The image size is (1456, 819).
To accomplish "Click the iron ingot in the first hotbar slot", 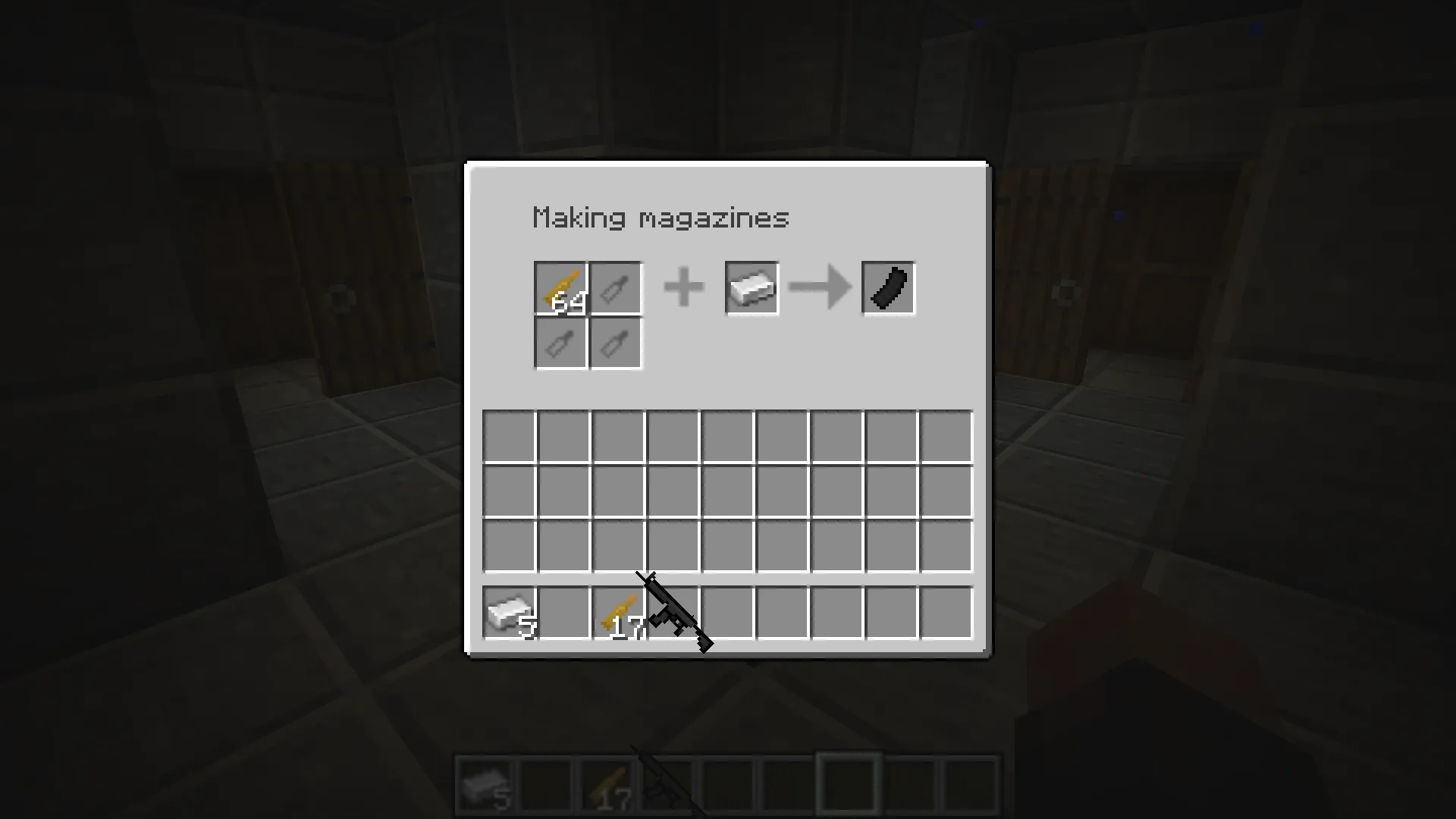I will tap(485, 783).
